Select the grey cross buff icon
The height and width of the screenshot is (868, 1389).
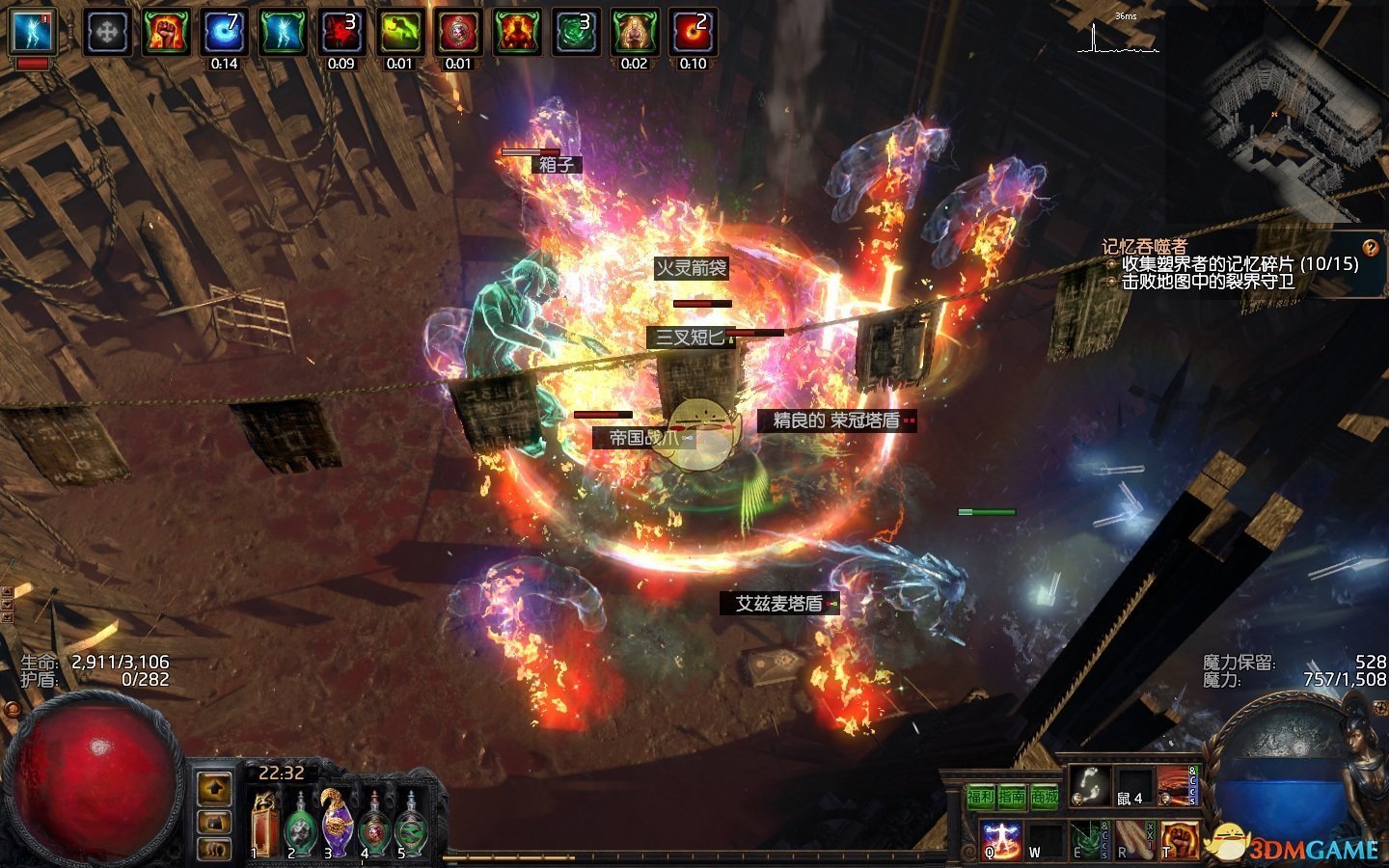[x=107, y=32]
